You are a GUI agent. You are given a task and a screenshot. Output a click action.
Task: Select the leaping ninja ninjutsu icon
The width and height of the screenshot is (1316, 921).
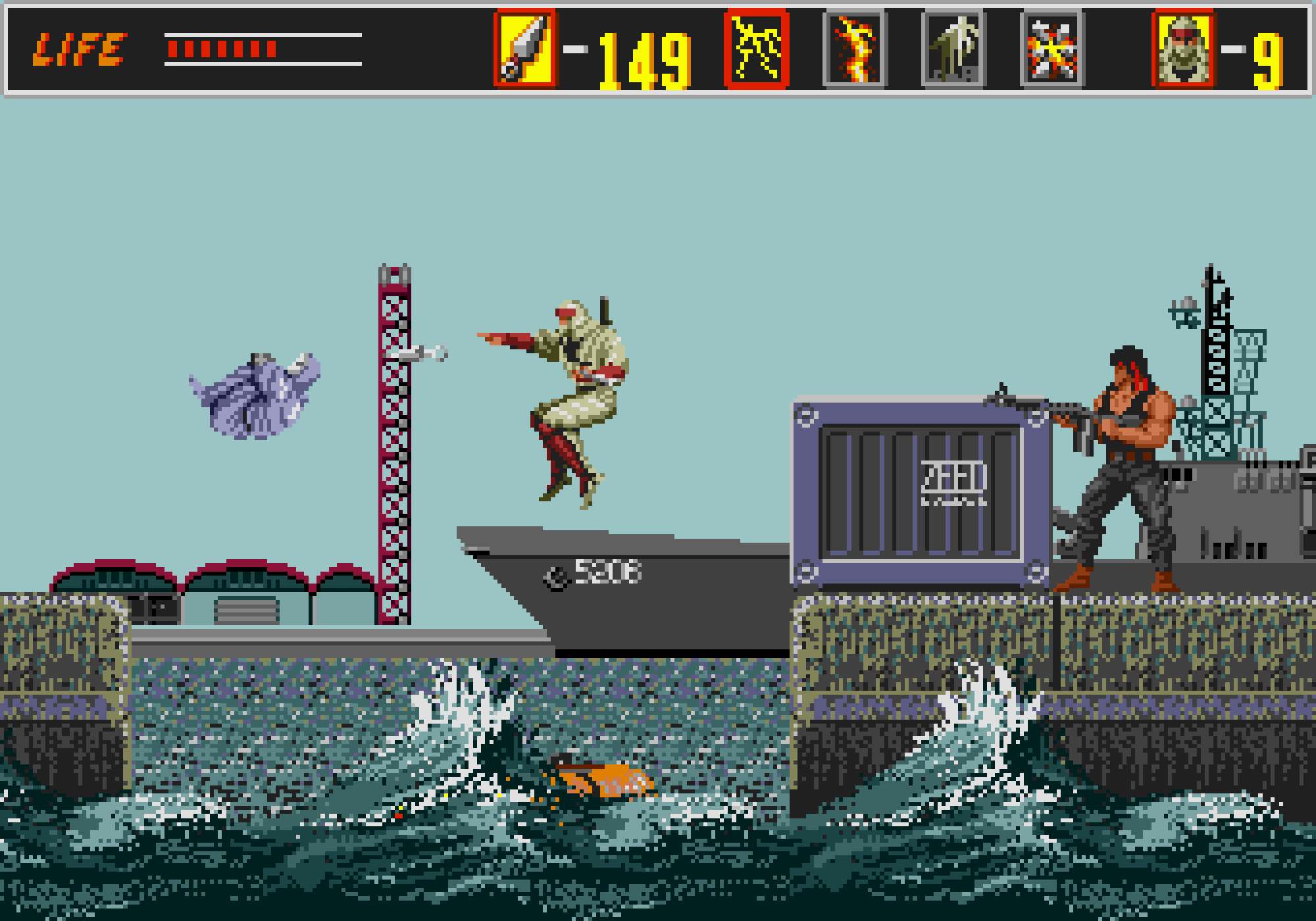pyautogui.click(x=953, y=49)
